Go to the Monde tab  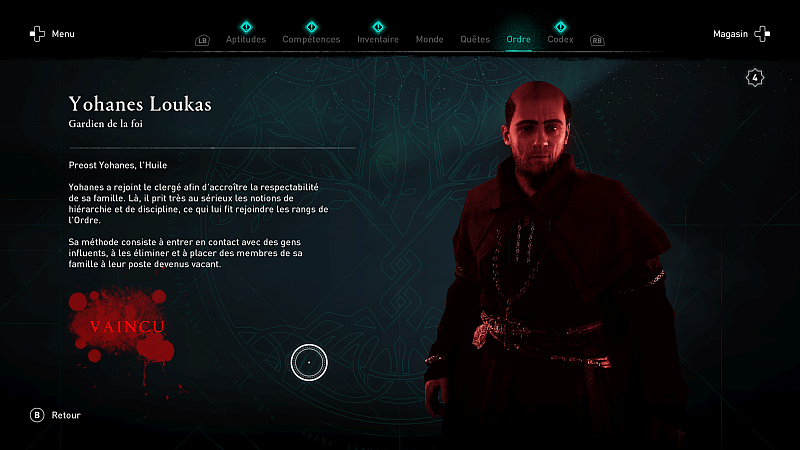(429, 40)
